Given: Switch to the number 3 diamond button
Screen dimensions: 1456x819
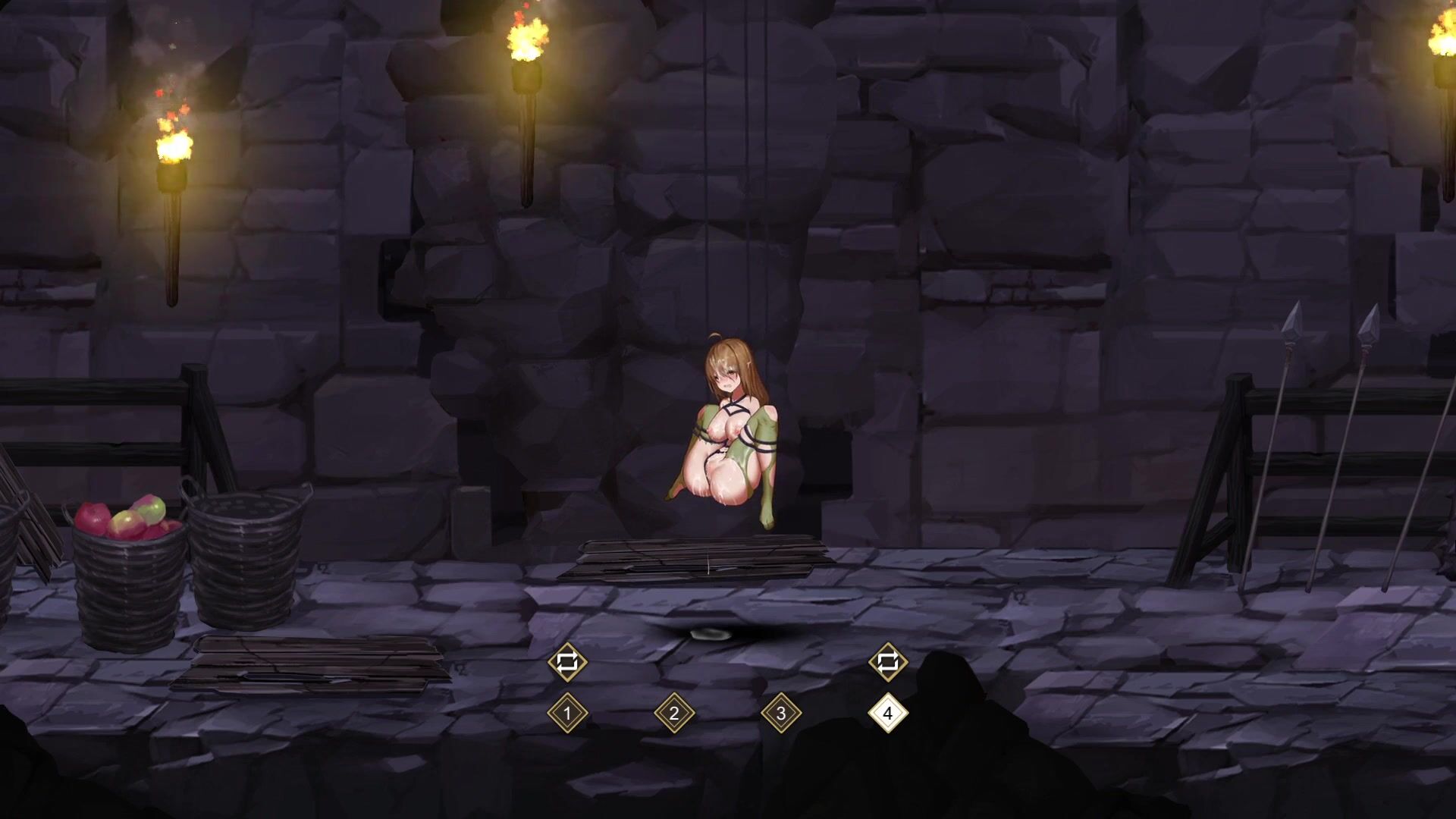Looking at the screenshot, I should pos(781,713).
